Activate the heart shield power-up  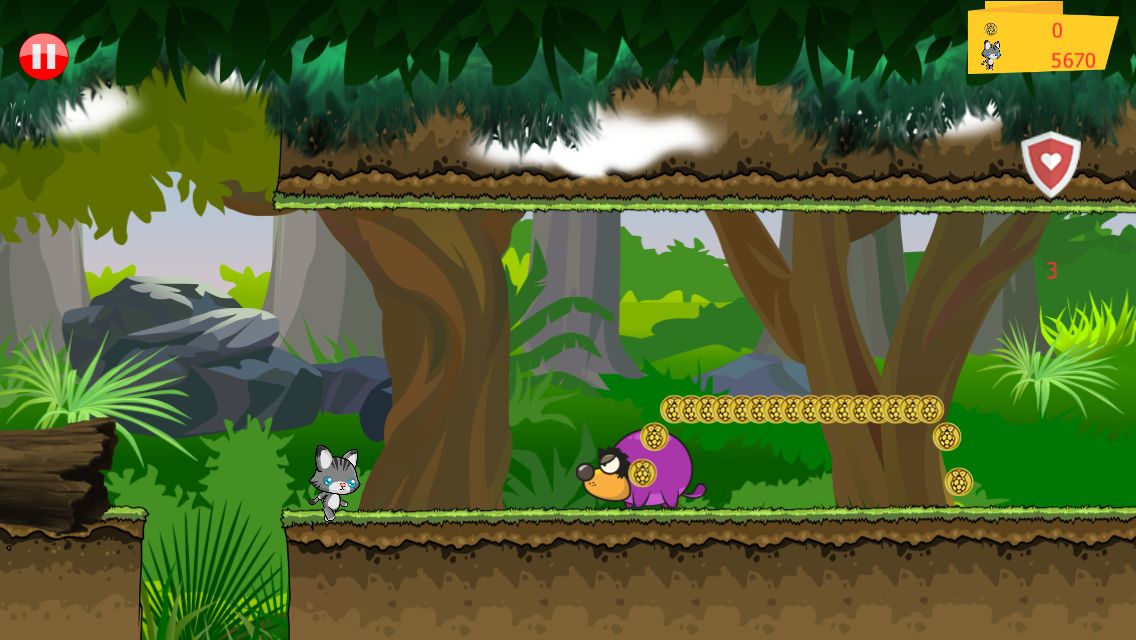click(x=1050, y=163)
